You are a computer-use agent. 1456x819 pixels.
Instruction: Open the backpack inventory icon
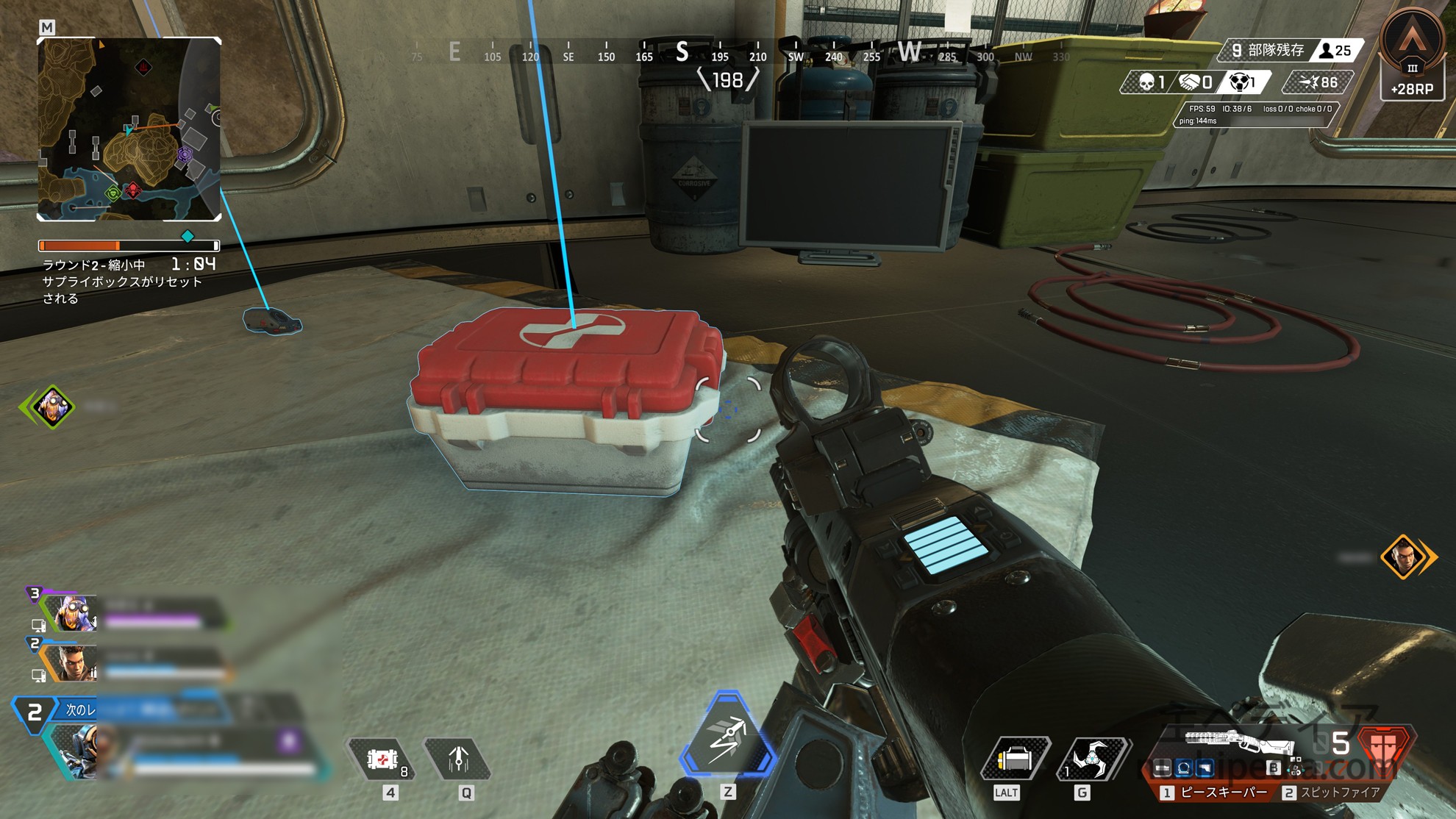click(x=1014, y=759)
